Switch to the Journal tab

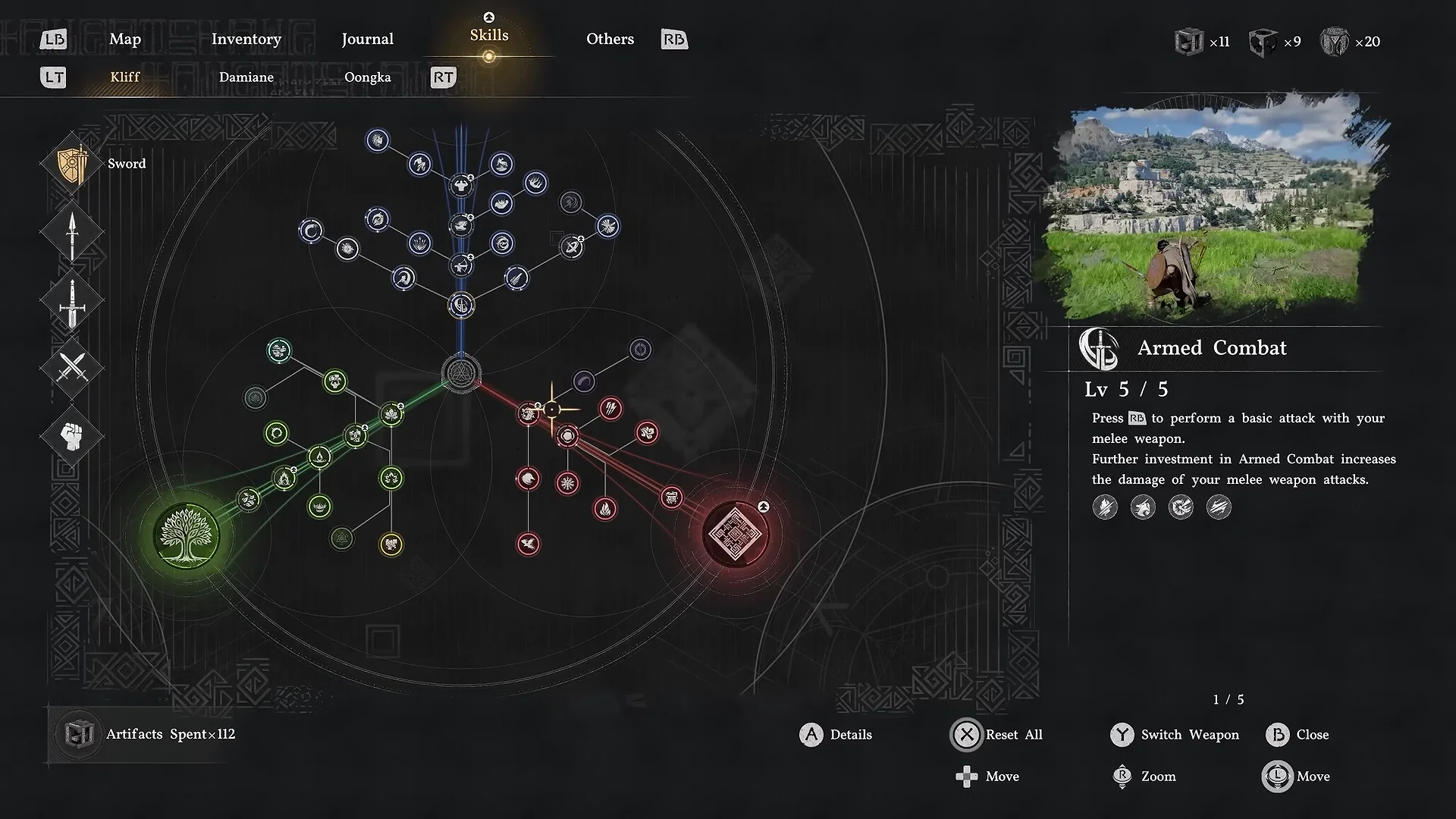[367, 39]
